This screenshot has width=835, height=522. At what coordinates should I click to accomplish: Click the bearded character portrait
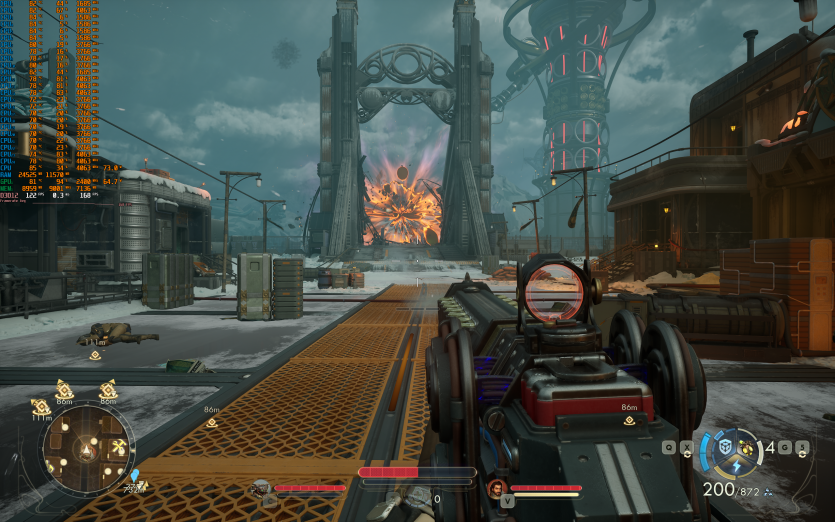[496, 488]
